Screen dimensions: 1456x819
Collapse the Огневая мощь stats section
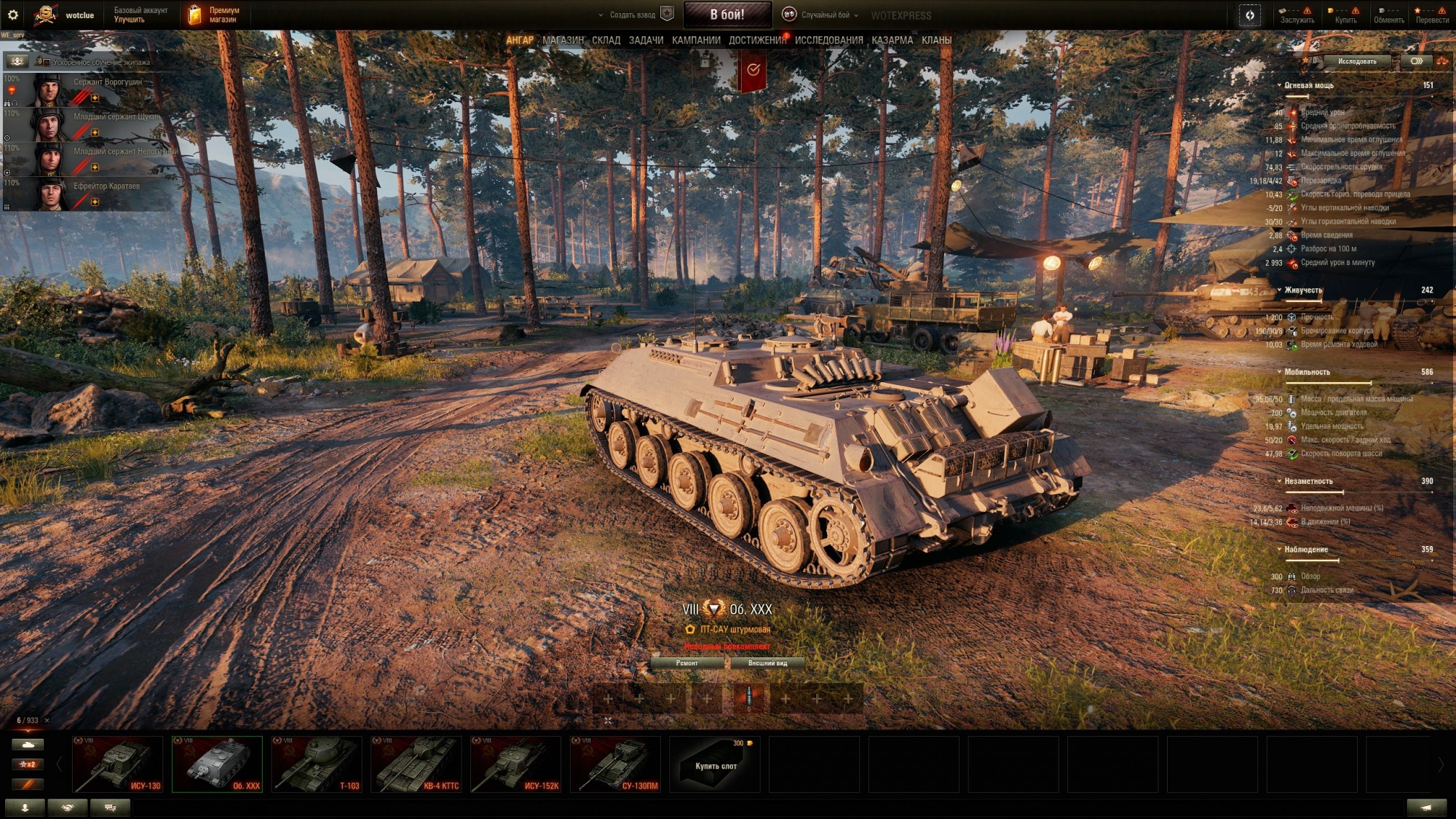(x=1281, y=84)
